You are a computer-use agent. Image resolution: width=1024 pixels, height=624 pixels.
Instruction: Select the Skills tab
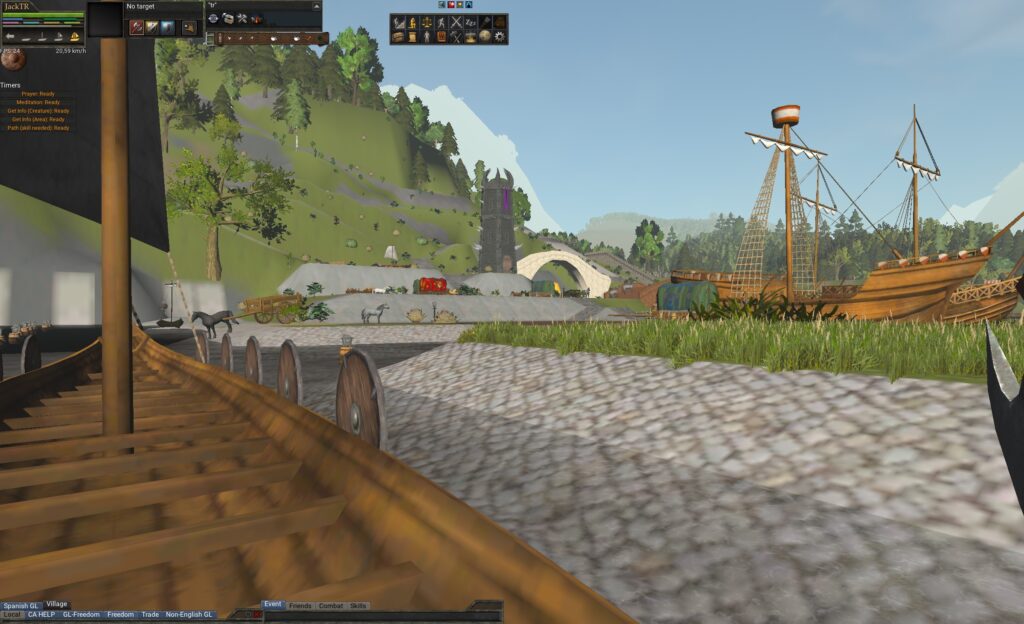[358, 606]
